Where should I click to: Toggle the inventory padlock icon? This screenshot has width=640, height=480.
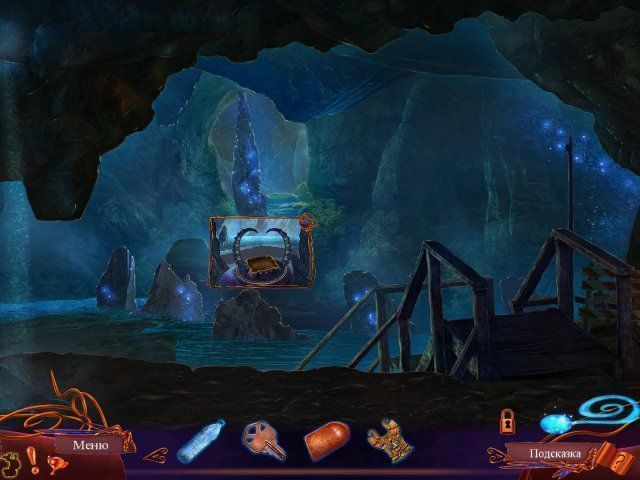pos(507,419)
